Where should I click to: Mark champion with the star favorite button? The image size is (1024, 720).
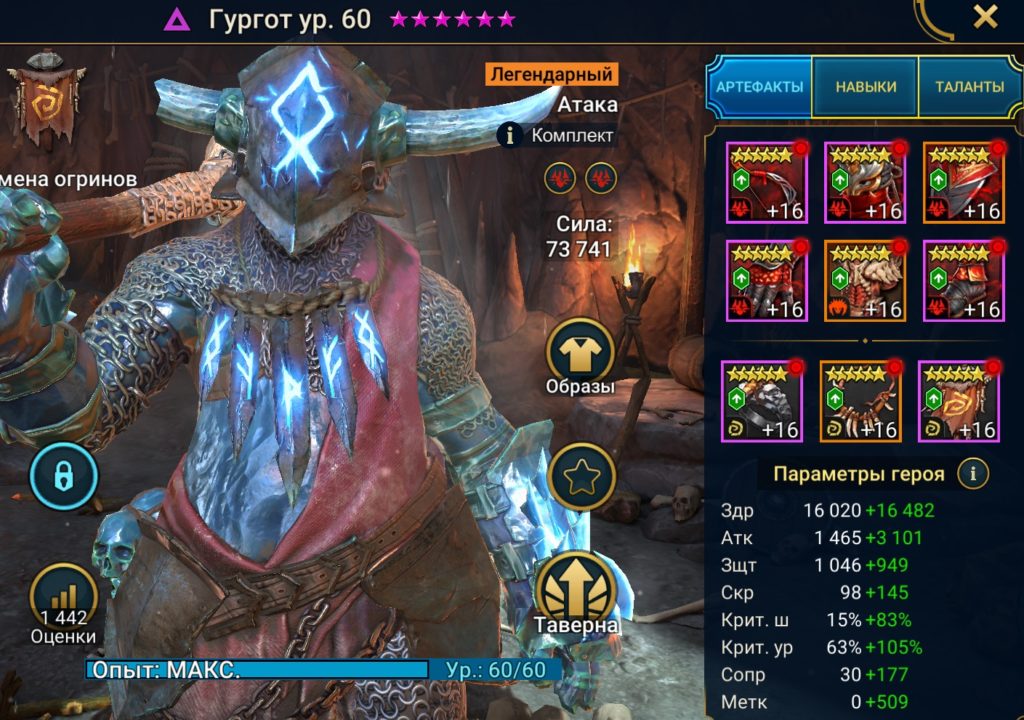pyautogui.click(x=580, y=477)
